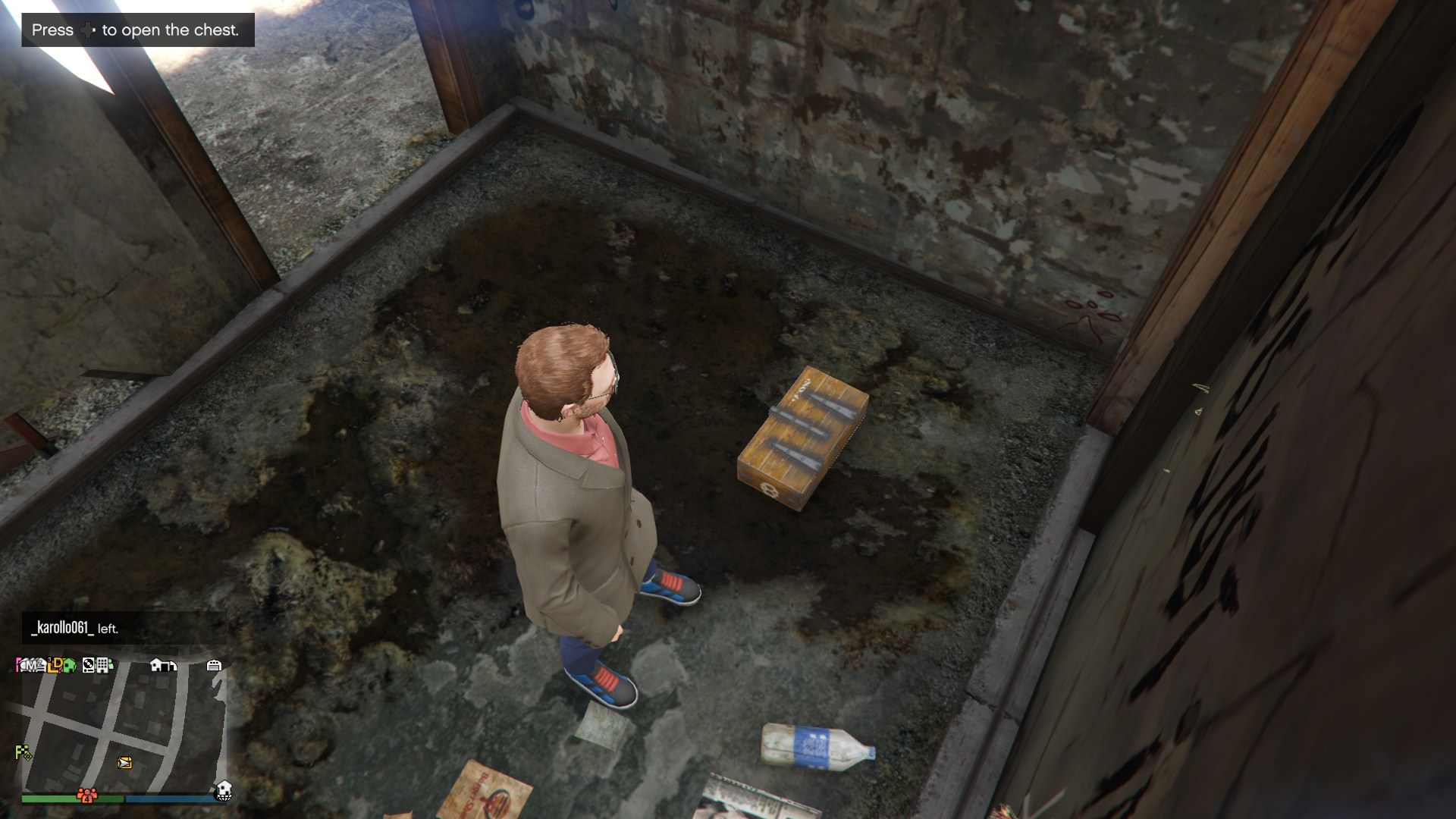Select the checkered race flag blip
Viewport: 1456px width, 819px height.
[23, 752]
